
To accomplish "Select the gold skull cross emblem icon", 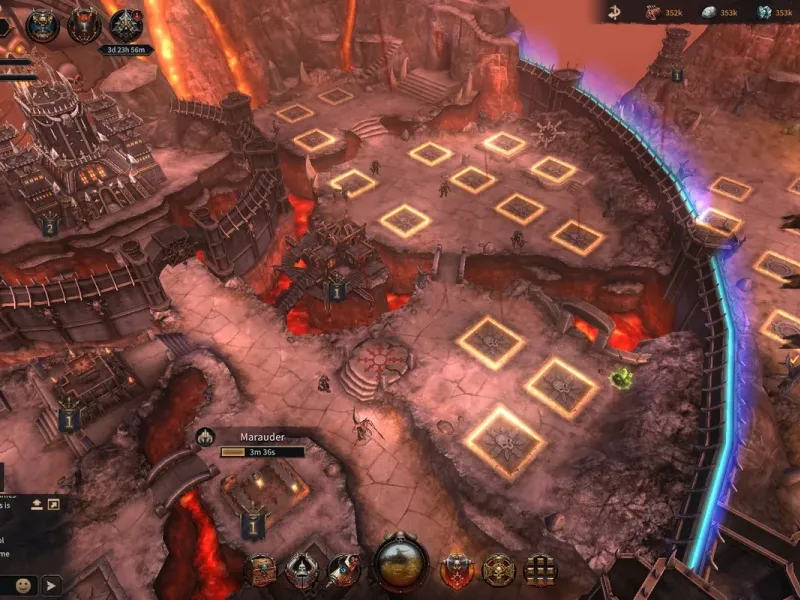I will 497,571.
